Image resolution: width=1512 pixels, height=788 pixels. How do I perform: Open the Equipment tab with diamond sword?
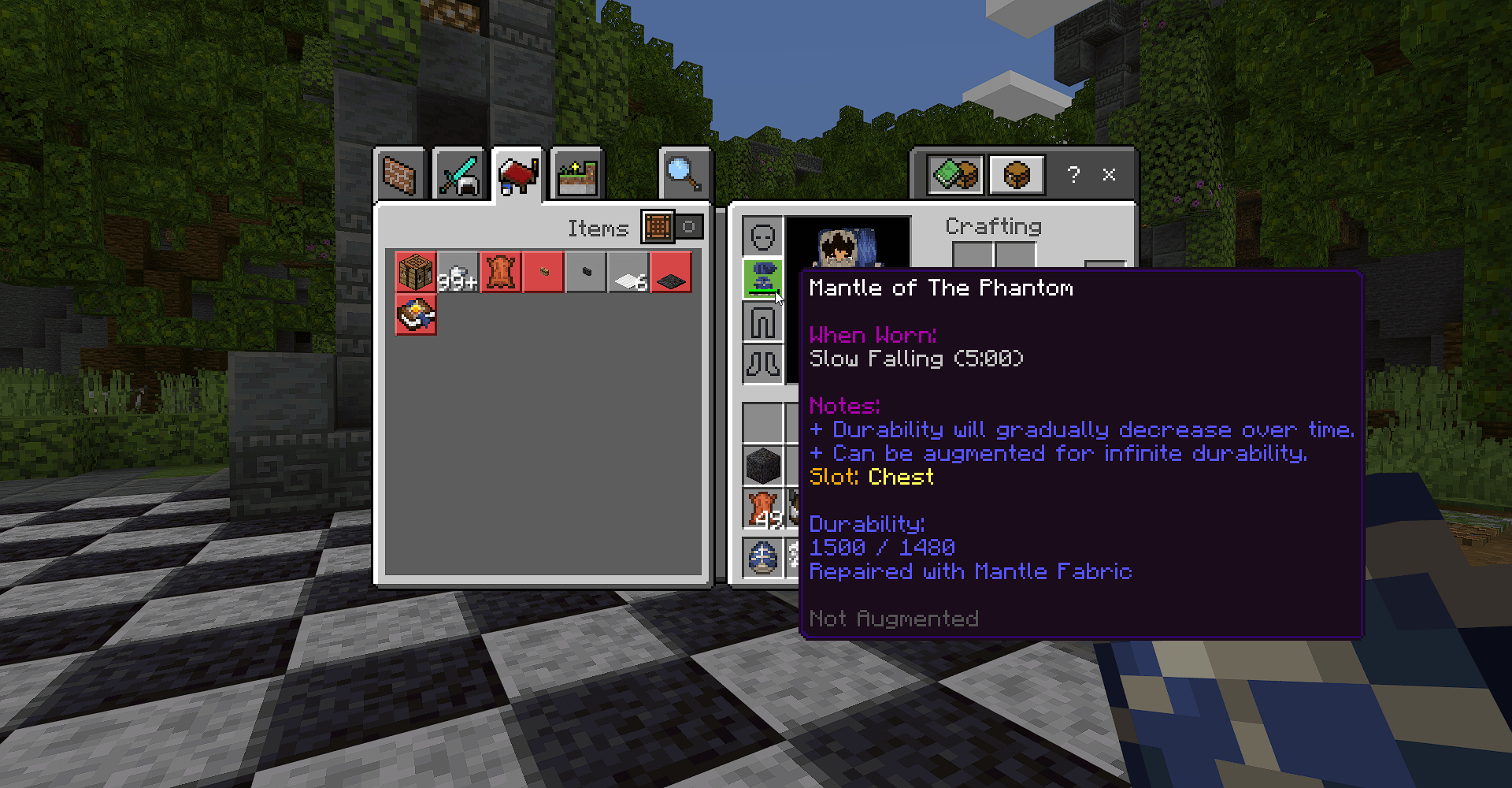tap(458, 174)
